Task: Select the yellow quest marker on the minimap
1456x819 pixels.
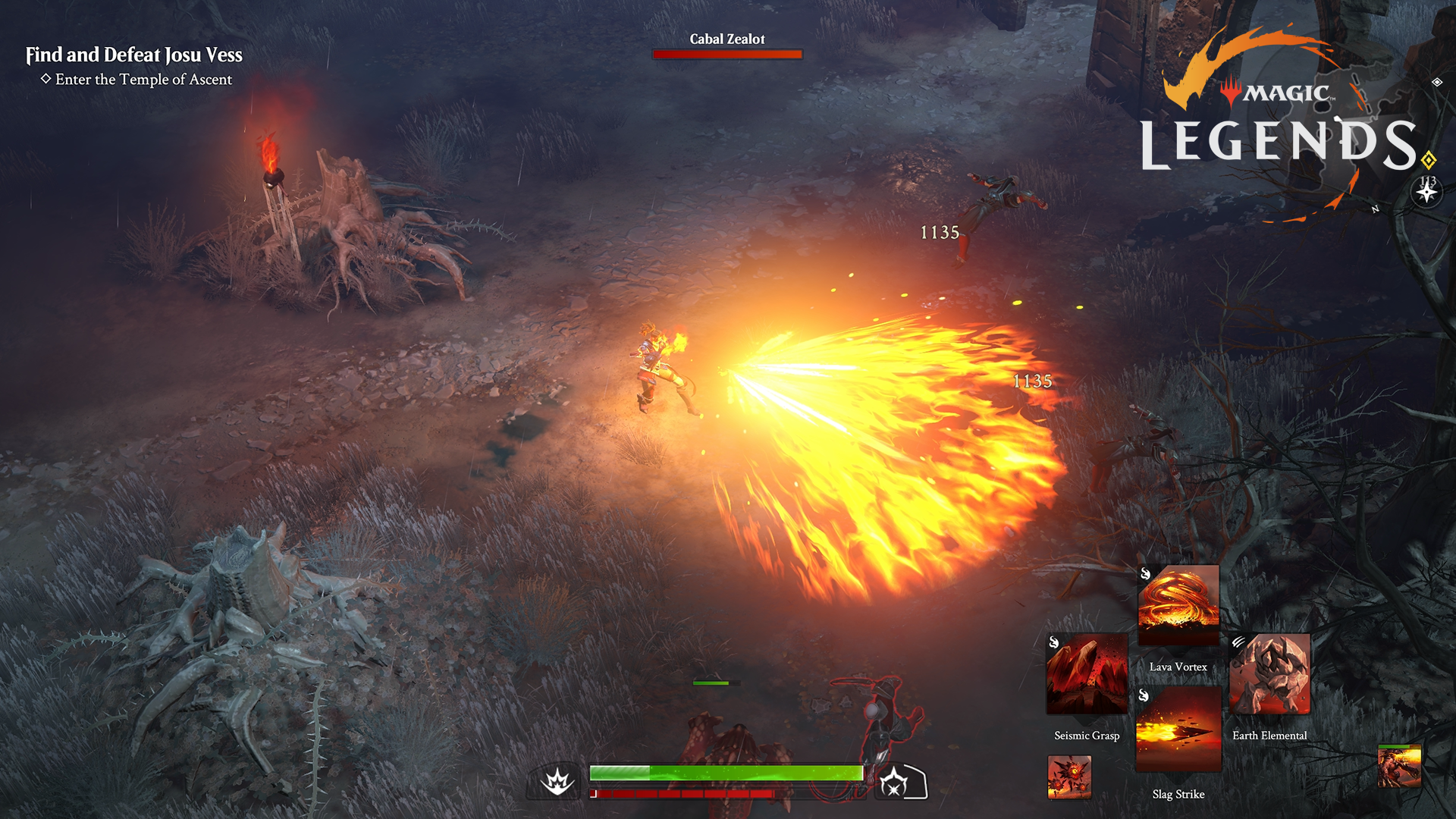Action: [1428, 158]
